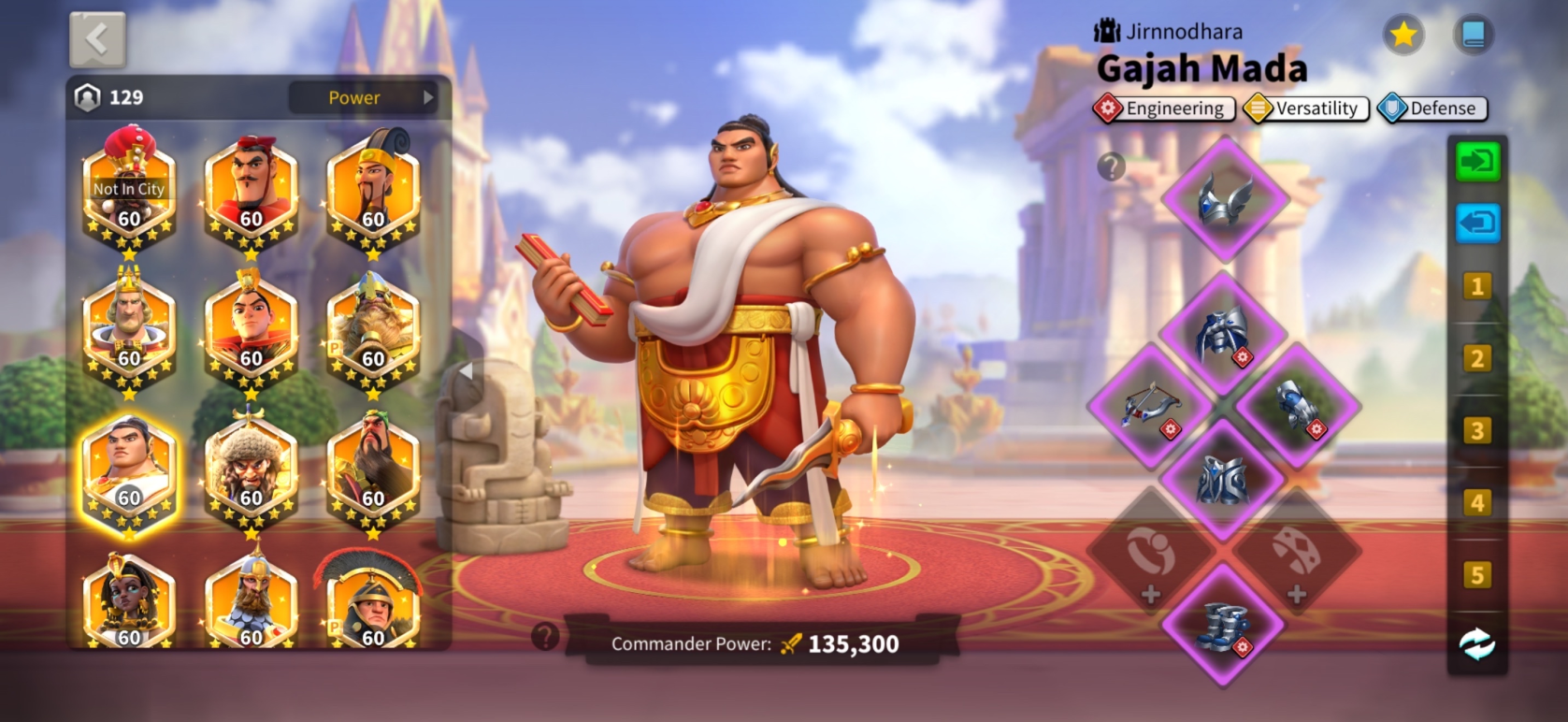The image size is (1568, 722).
Task: Click the blue return arrow button
Action: [x=1477, y=224]
